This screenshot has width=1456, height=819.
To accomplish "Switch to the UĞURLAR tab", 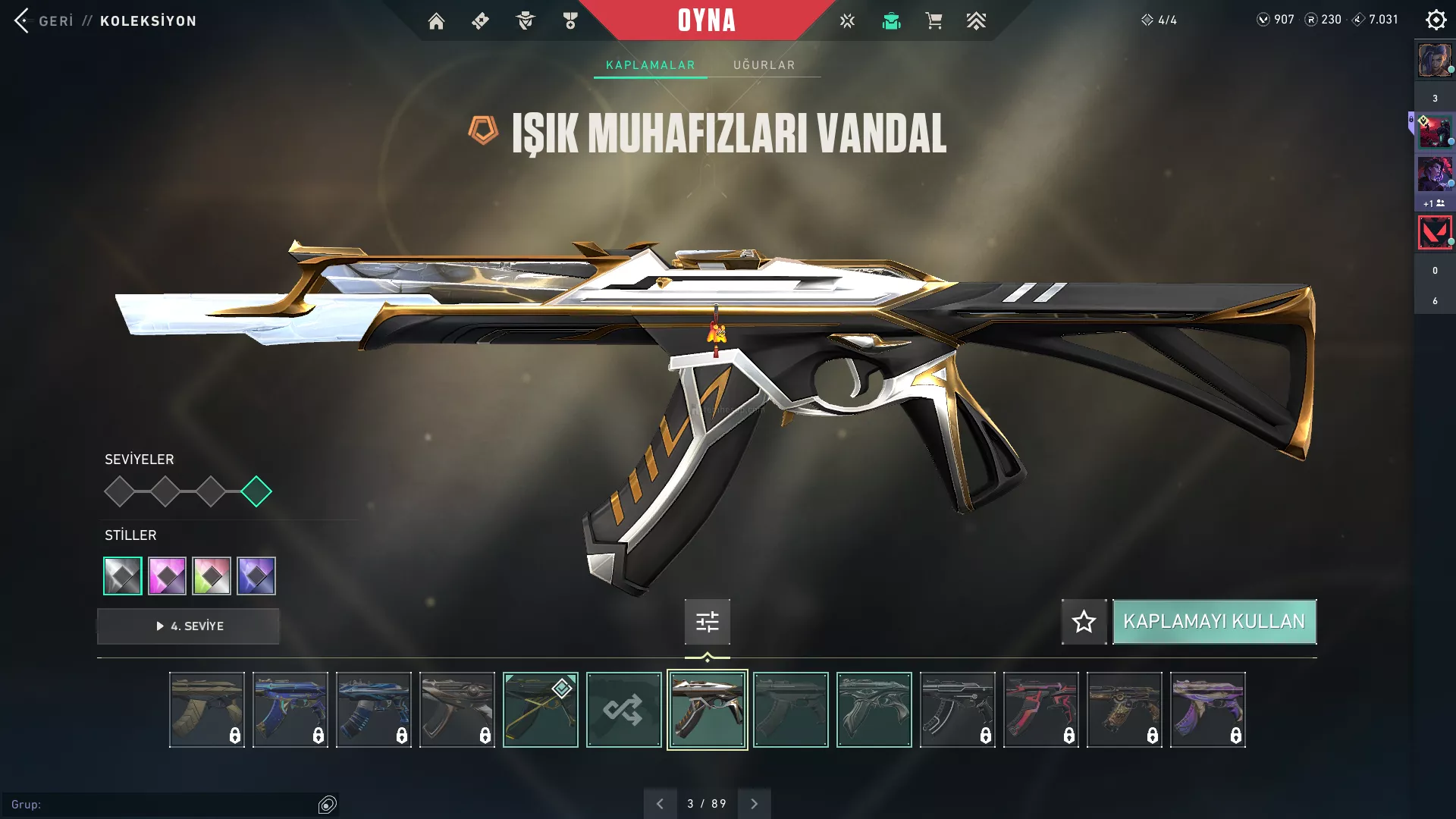I will [764, 65].
